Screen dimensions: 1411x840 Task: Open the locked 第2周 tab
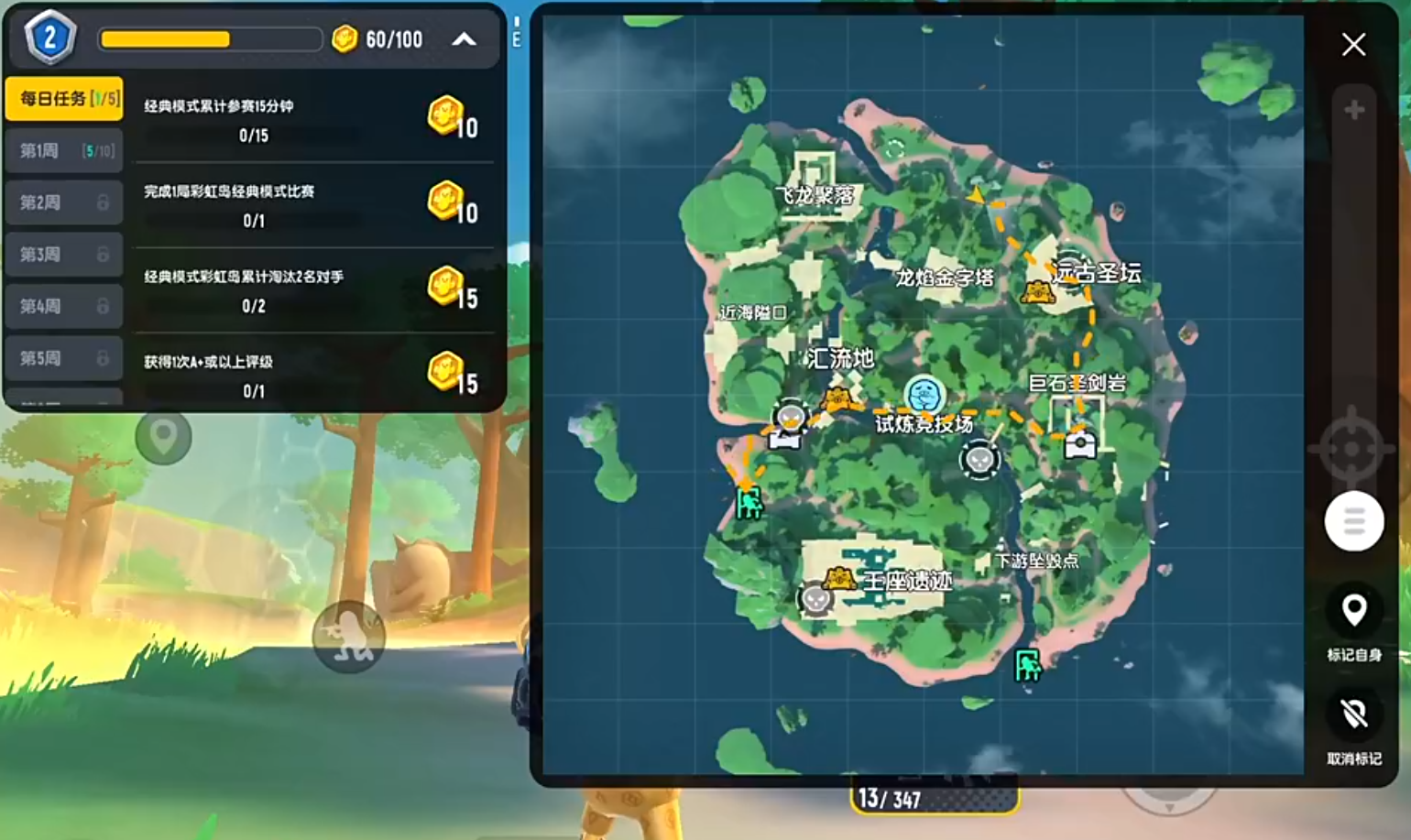(64, 202)
